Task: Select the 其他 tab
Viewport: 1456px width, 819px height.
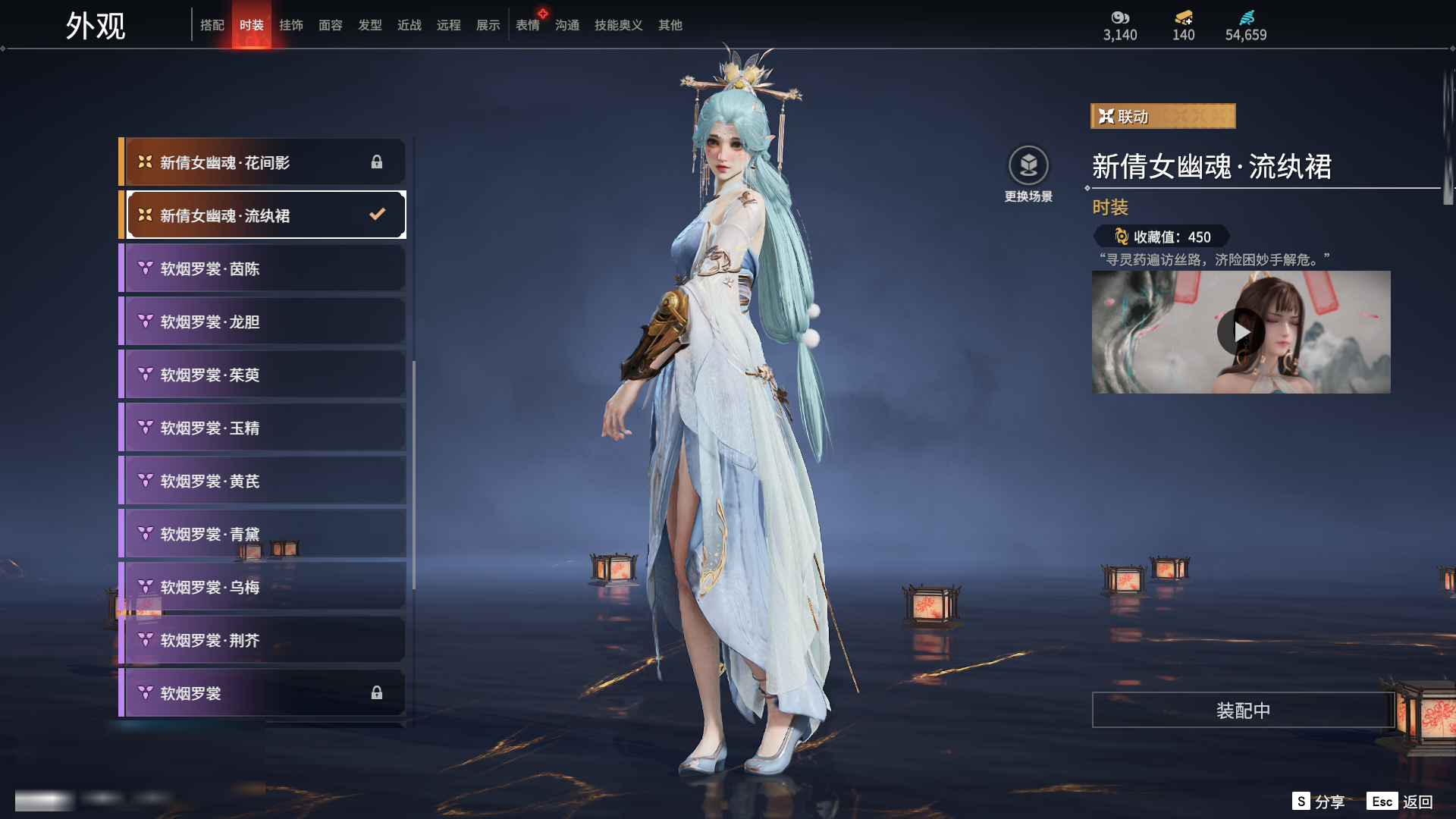Action: point(670,25)
